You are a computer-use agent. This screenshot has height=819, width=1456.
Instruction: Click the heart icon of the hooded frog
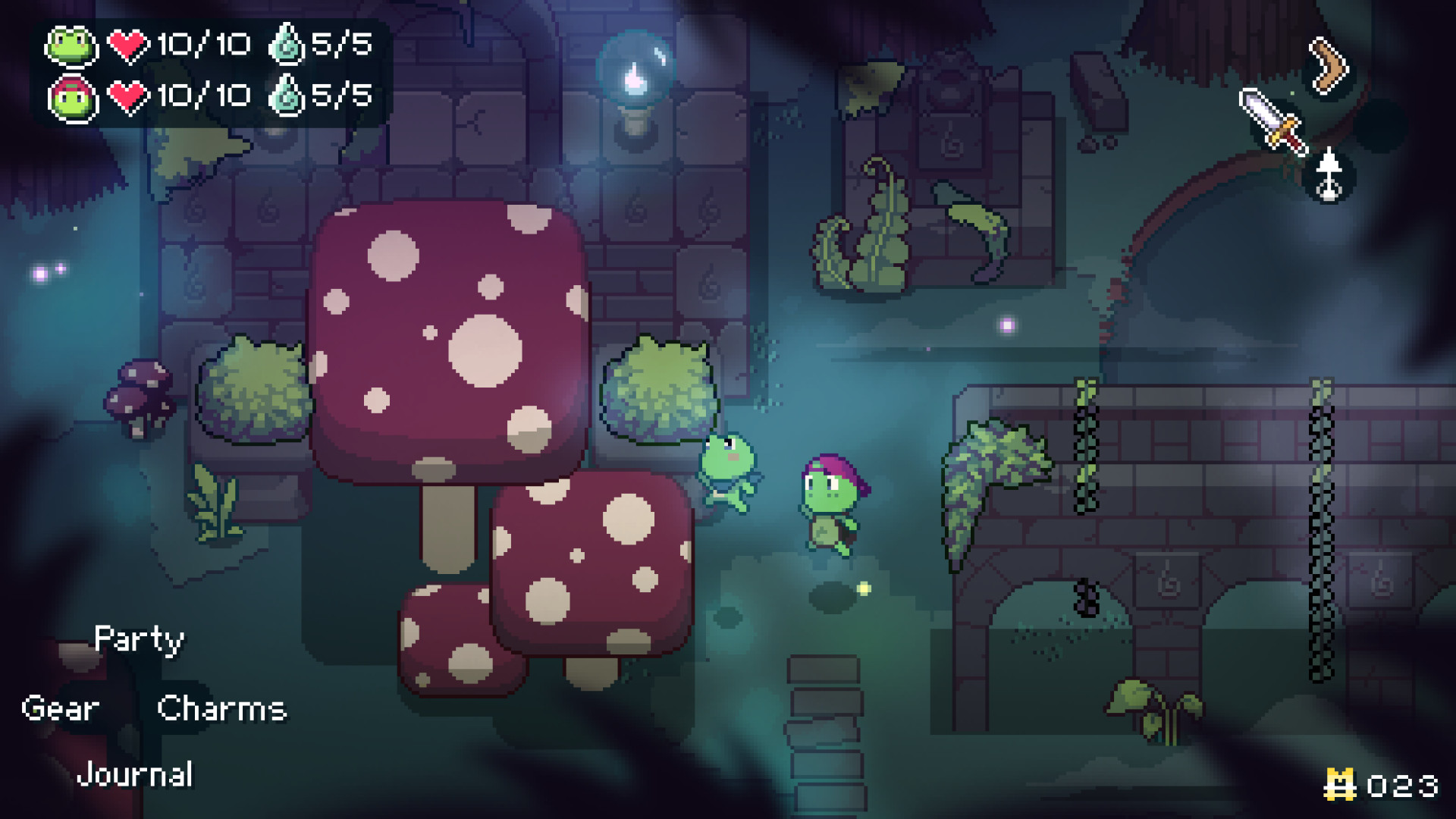[130, 96]
